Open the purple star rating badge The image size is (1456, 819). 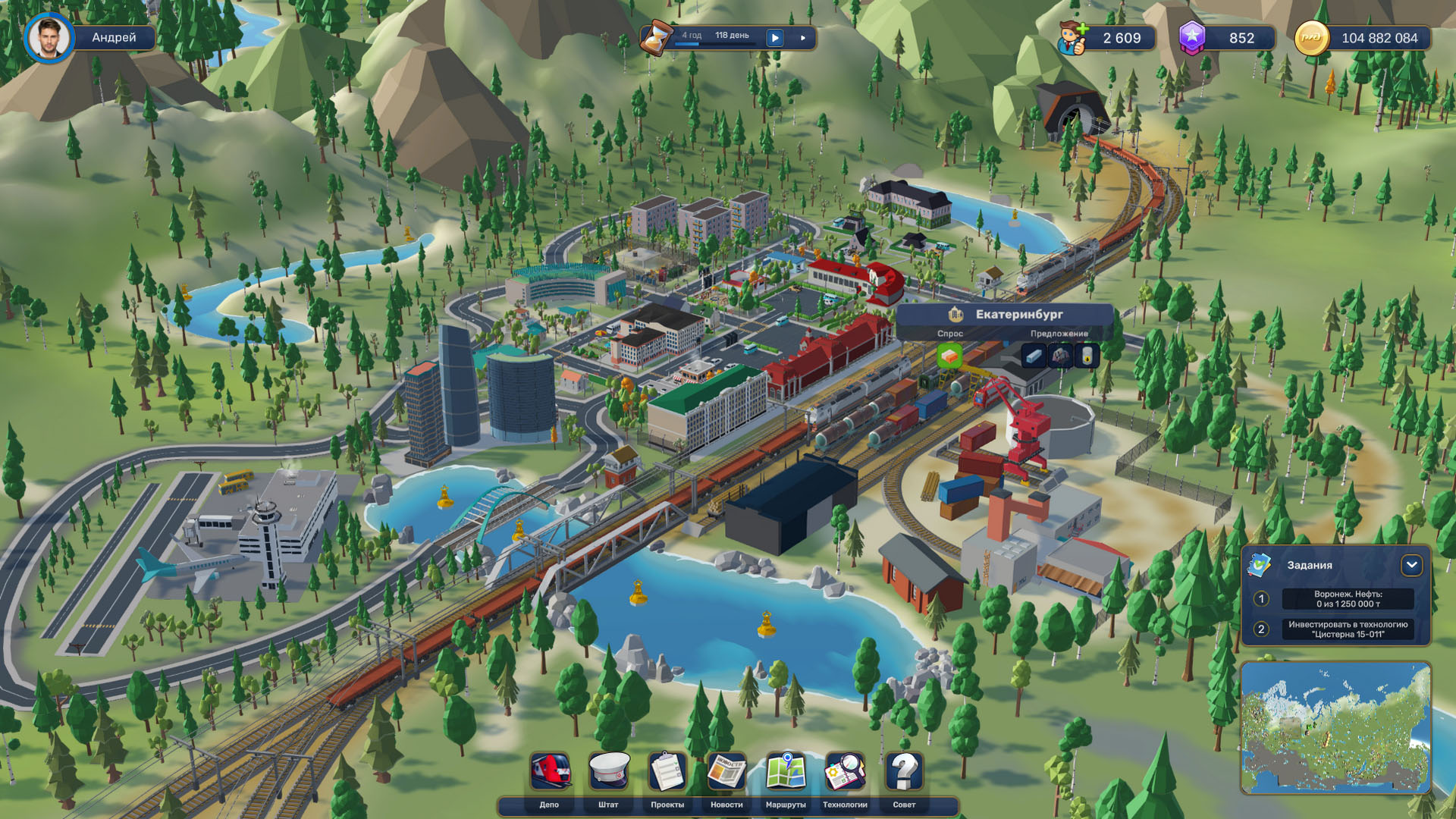pyautogui.click(x=1193, y=38)
